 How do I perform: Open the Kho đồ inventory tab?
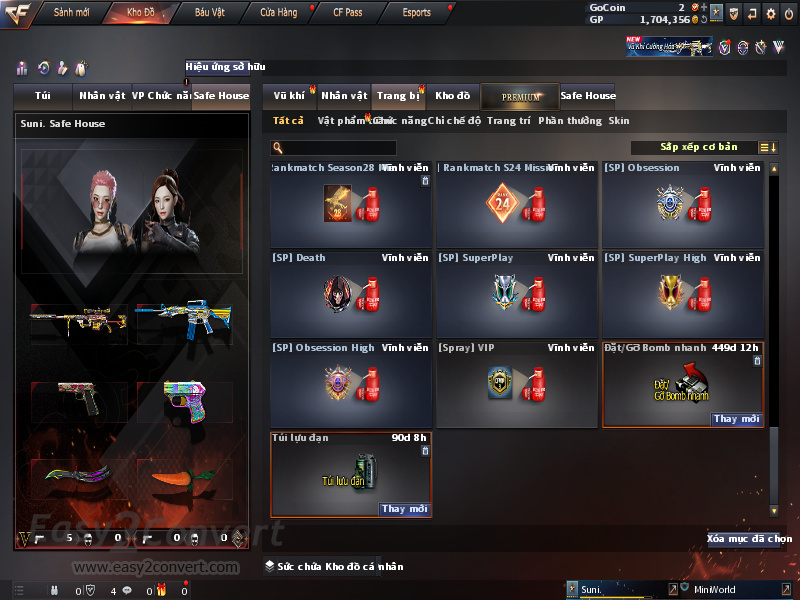pos(452,96)
